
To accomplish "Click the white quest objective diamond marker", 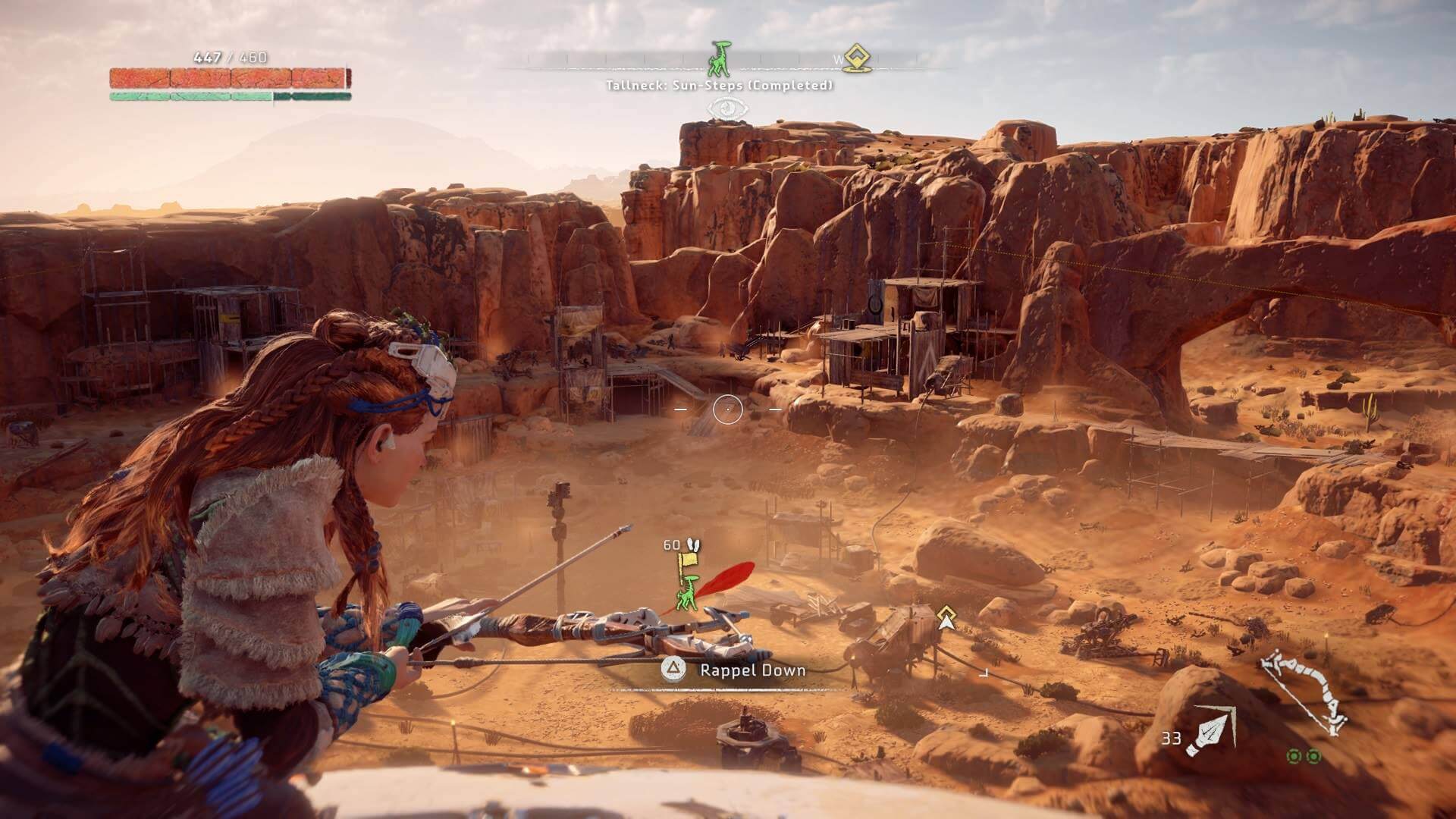I will (945, 617).
